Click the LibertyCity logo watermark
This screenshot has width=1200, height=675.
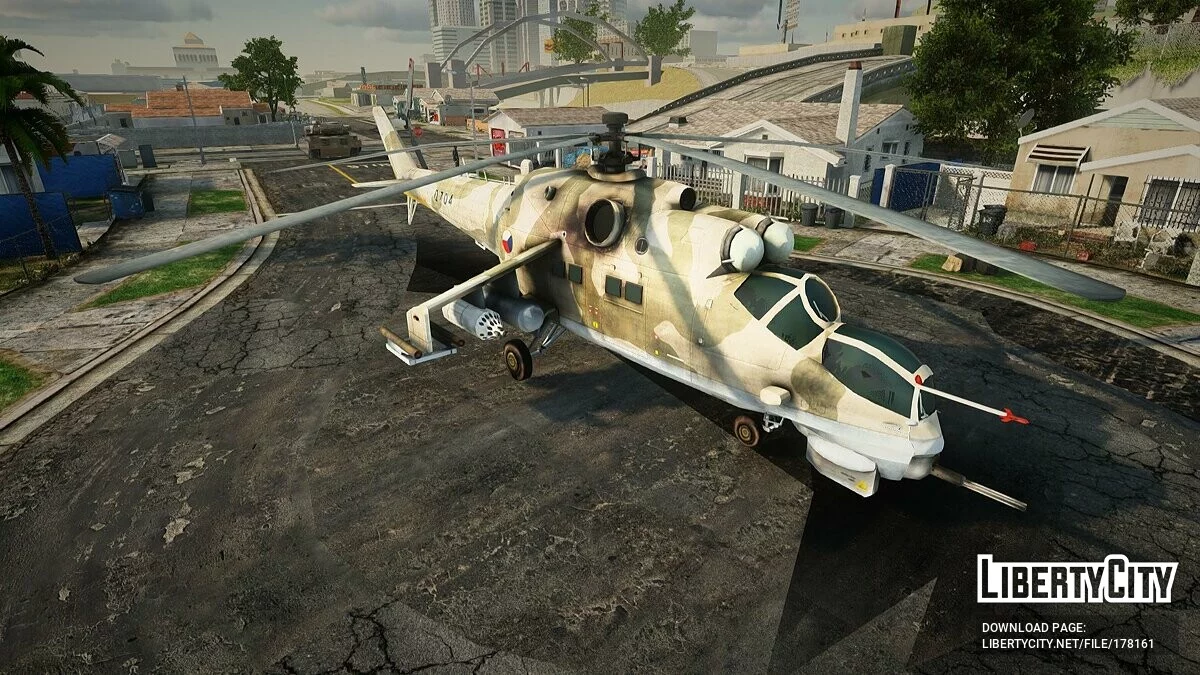1077,580
